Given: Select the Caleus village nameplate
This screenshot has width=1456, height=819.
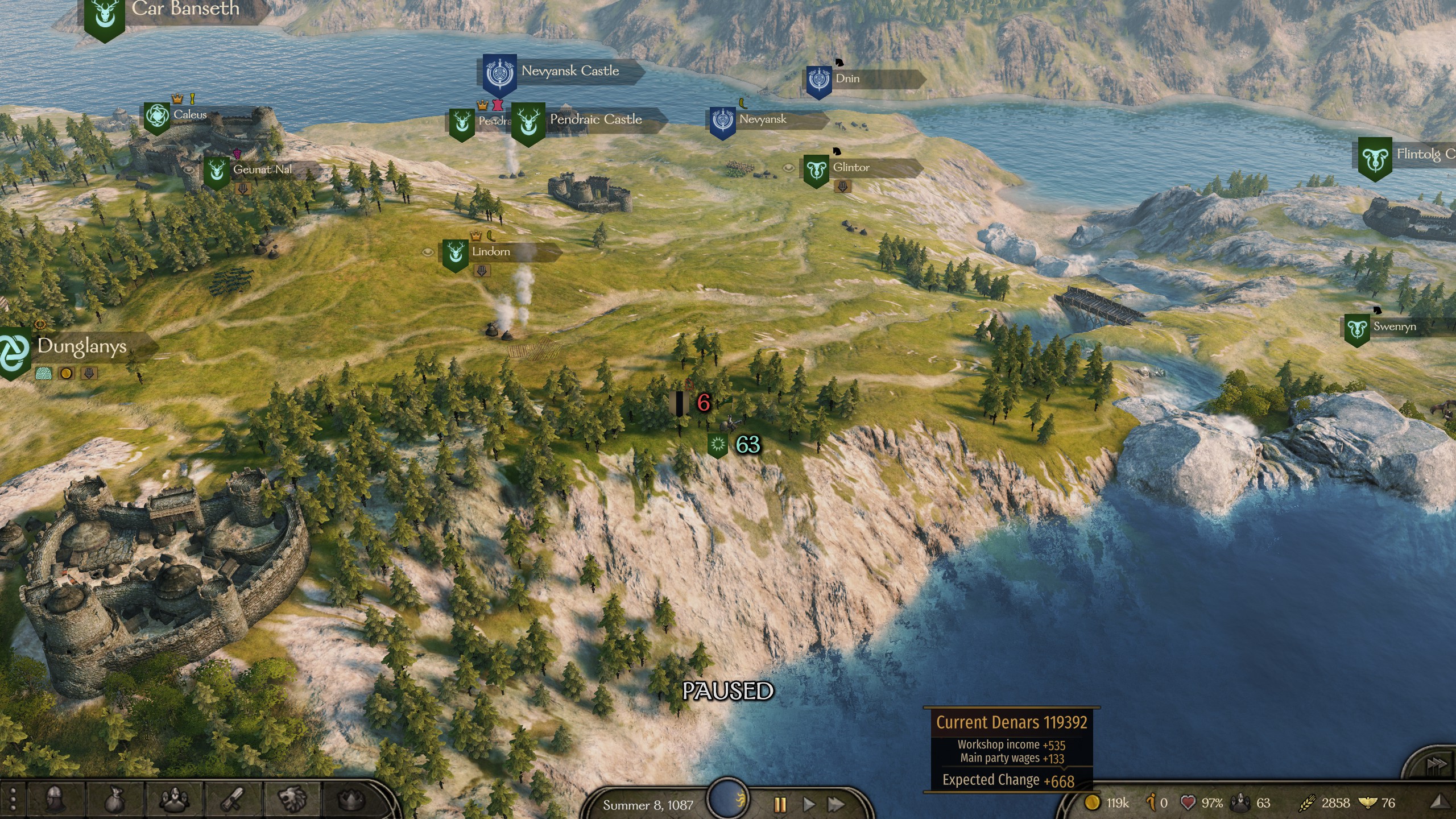Looking at the screenshot, I should [x=190, y=115].
